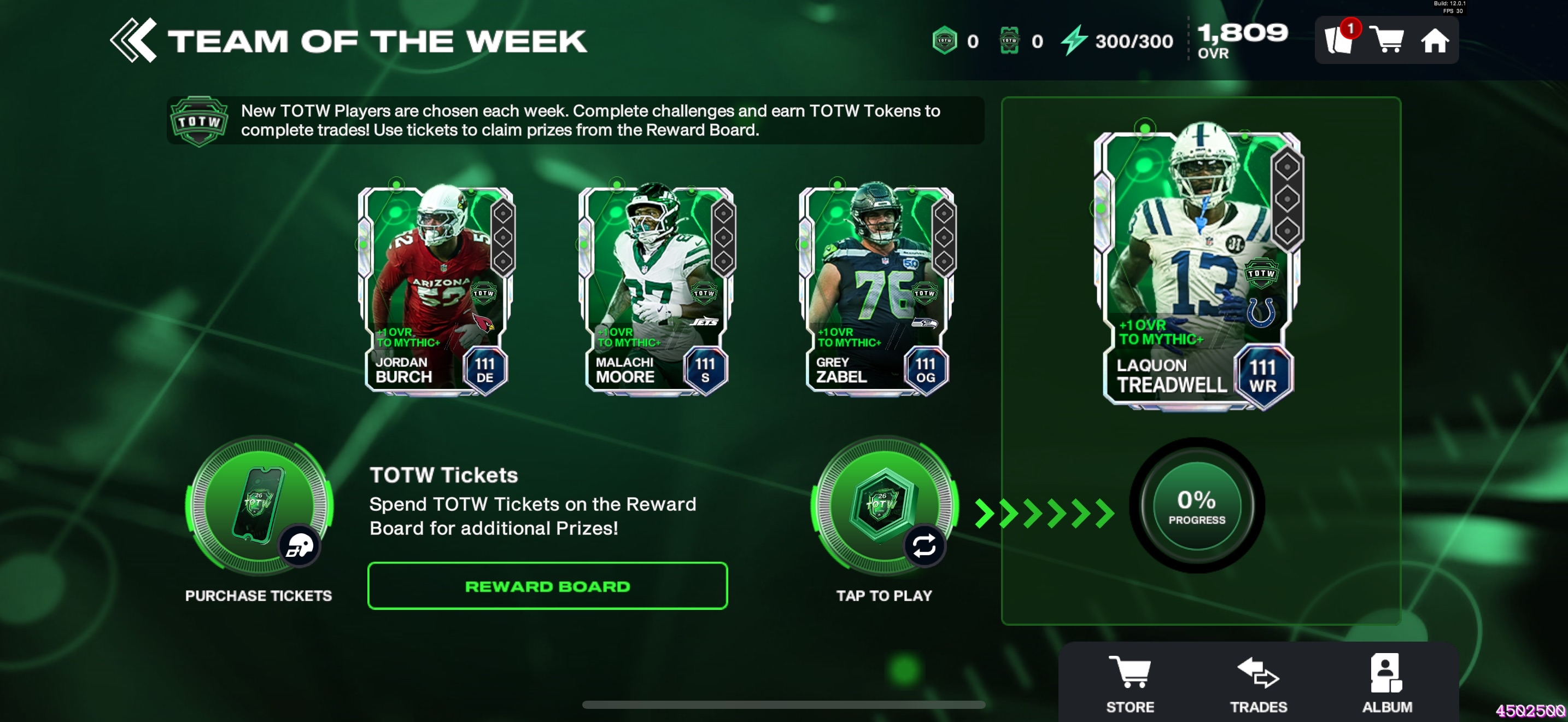Open the Trades menu
The image size is (1568, 722).
tap(1258, 683)
